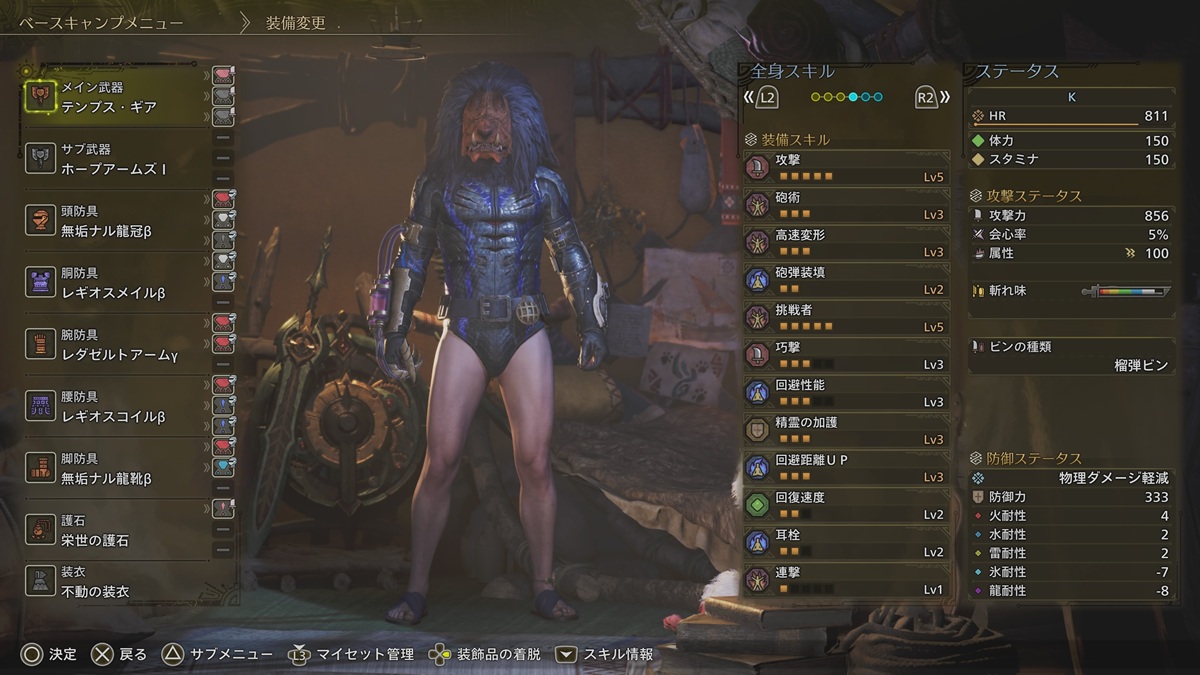The image size is (1200, 675).
Task: Choose head armor 無垢ナル龍冠β
Action: [x=115, y=222]
